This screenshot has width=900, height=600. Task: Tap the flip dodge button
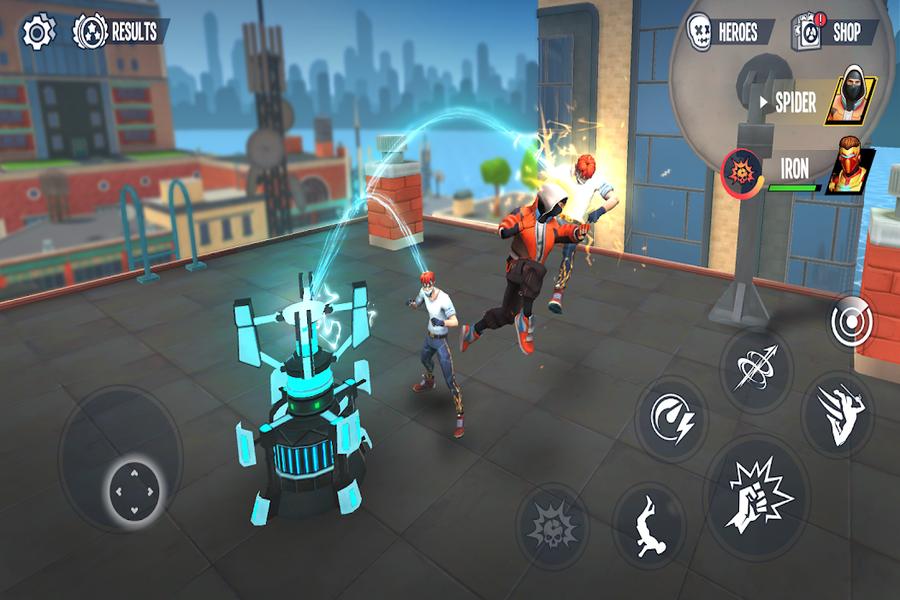649,524
